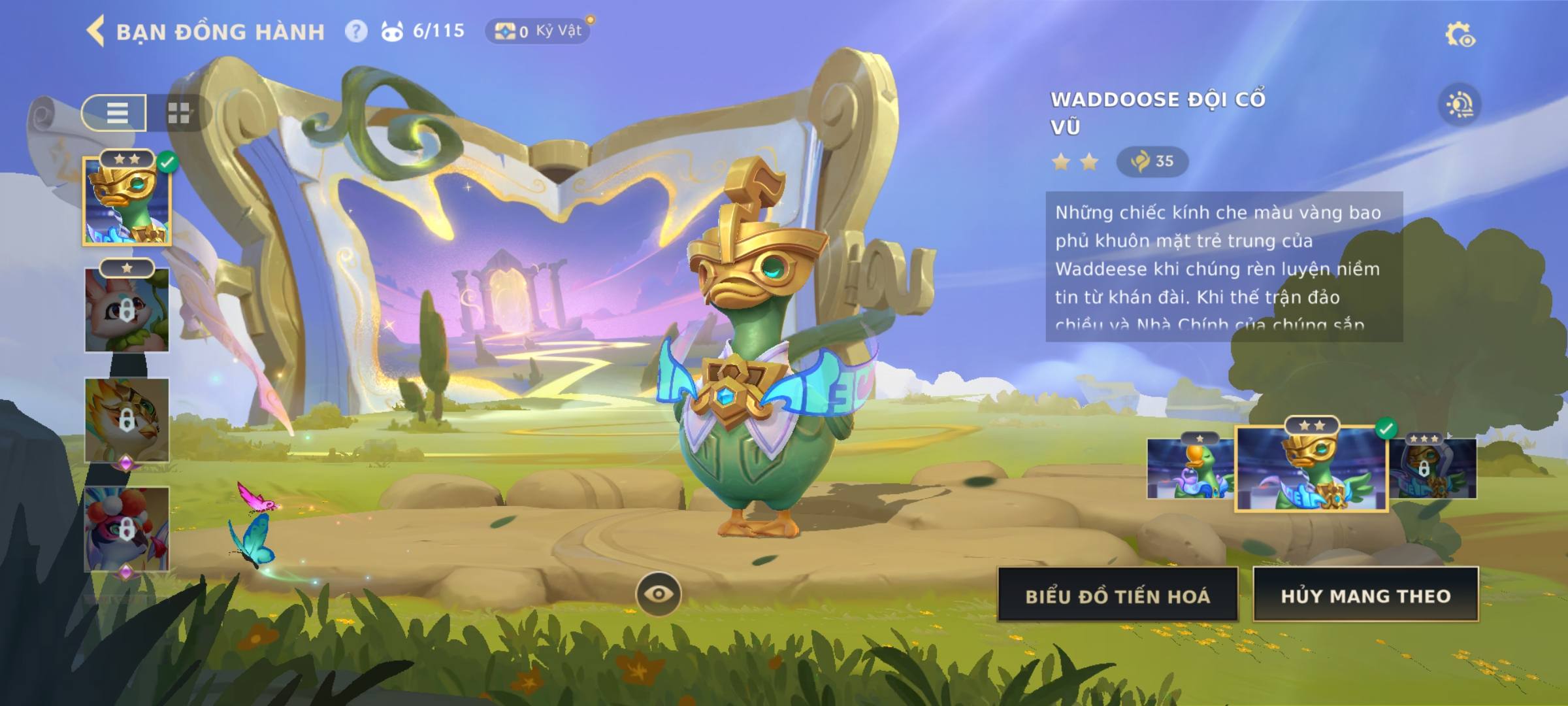Go back using the arrow beside Bạn Đồng Hành
The height and width of the screenshot is (706, 1568).
click(x=95, y=31)
